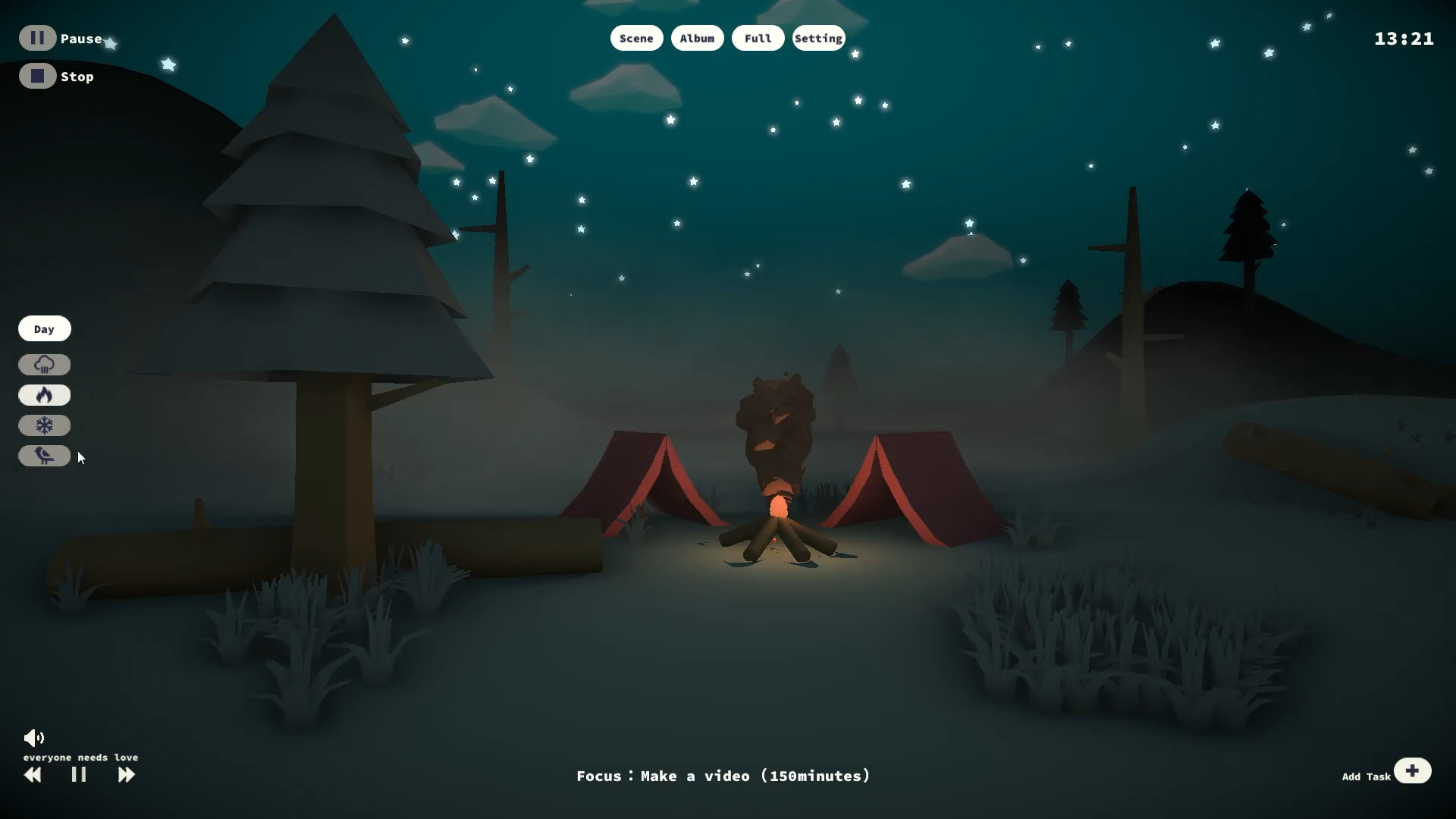The image size is (1456, 819).
Task: Turn on the bird sounds
Action: 44,456
